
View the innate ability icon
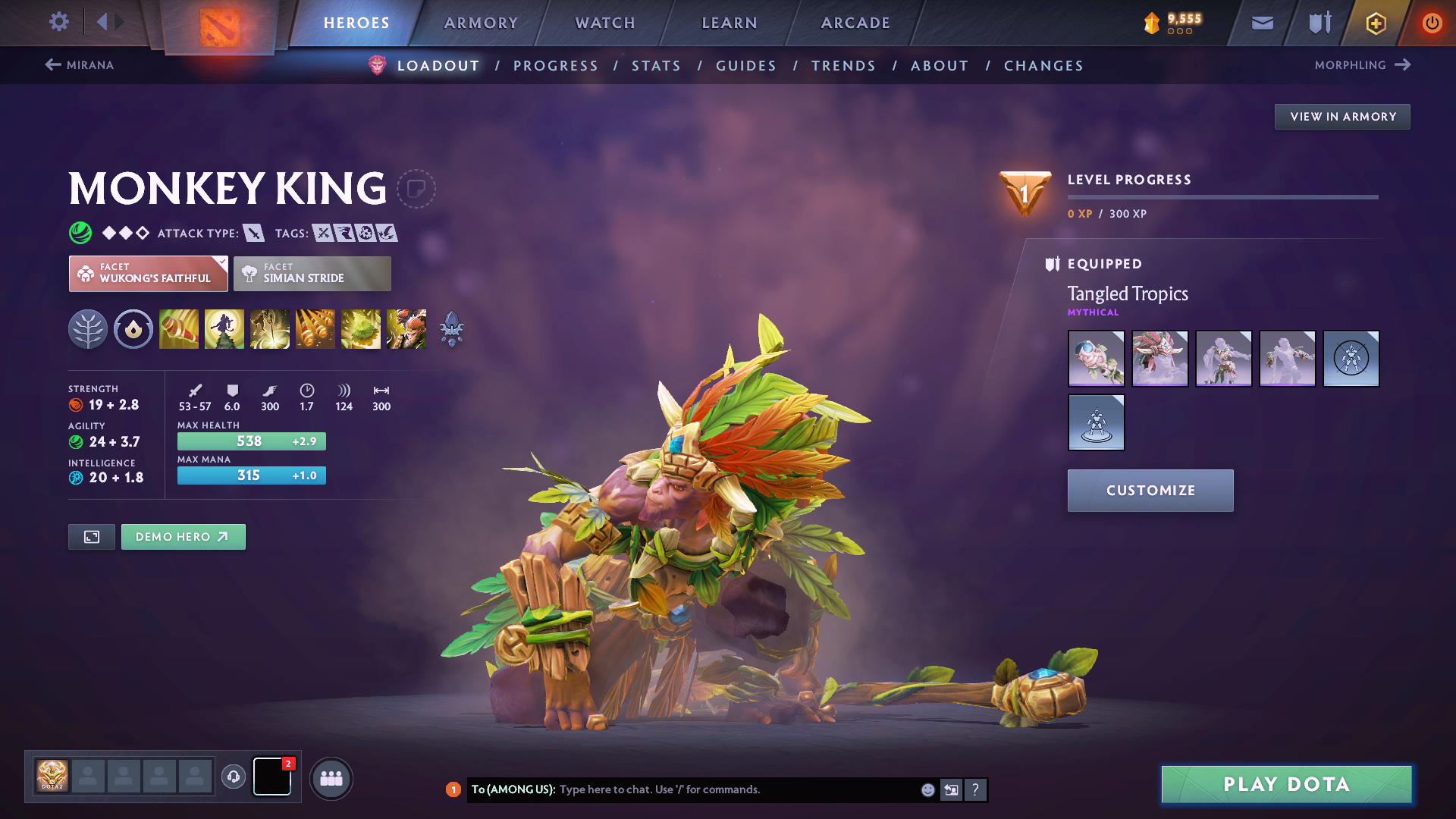pyautogui.click(x=133, y=328)
